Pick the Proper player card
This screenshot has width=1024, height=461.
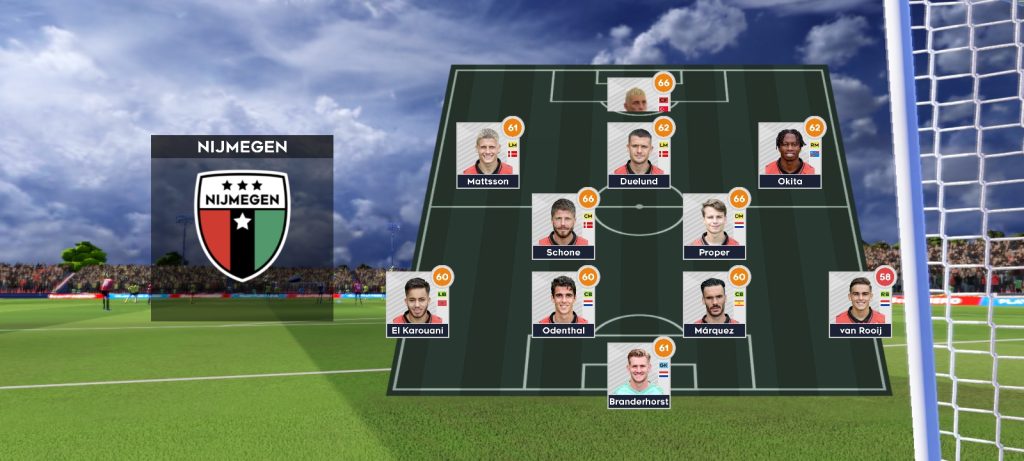[x=714, y=227]
